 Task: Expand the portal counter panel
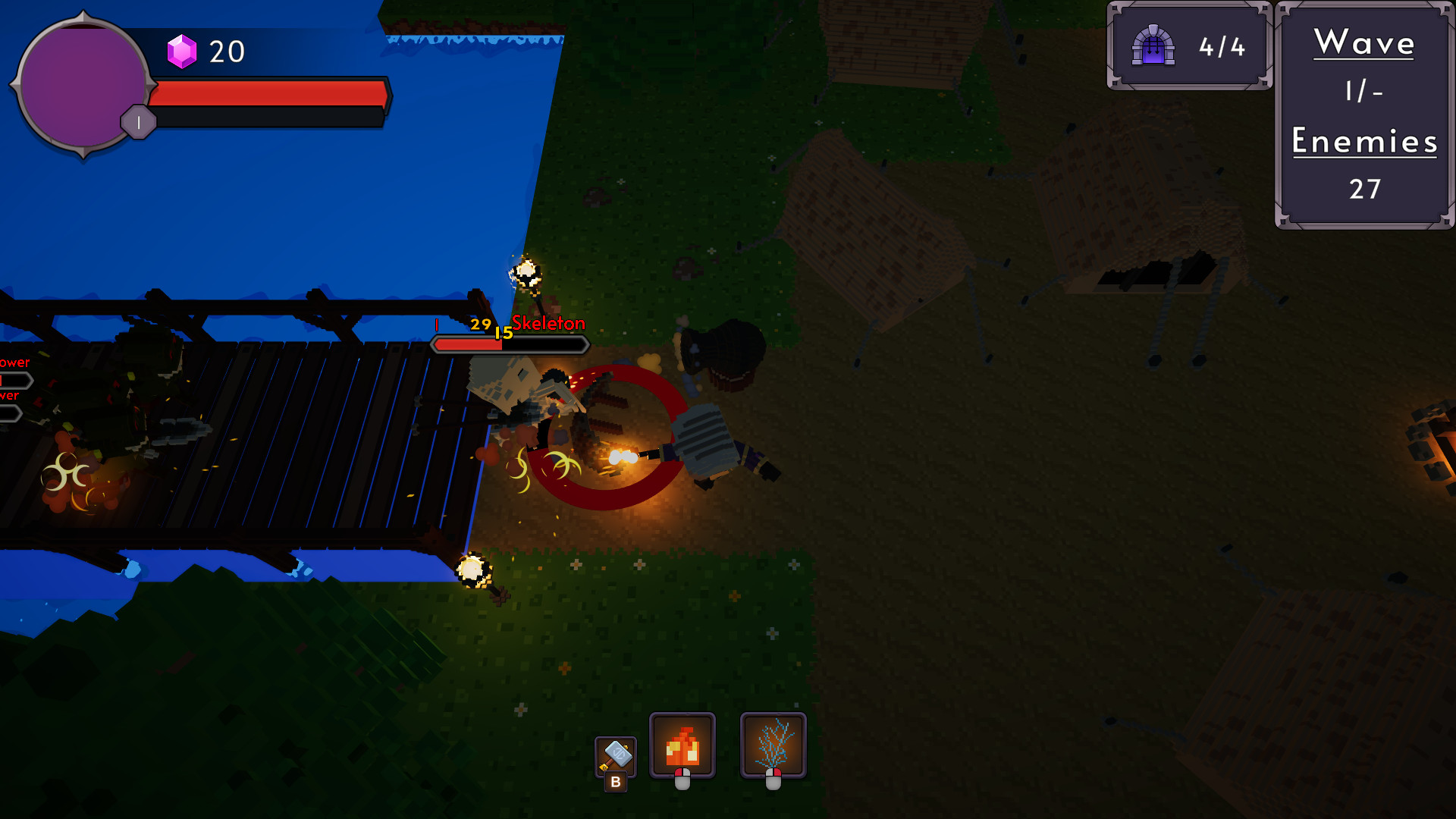click(1188, 45)
